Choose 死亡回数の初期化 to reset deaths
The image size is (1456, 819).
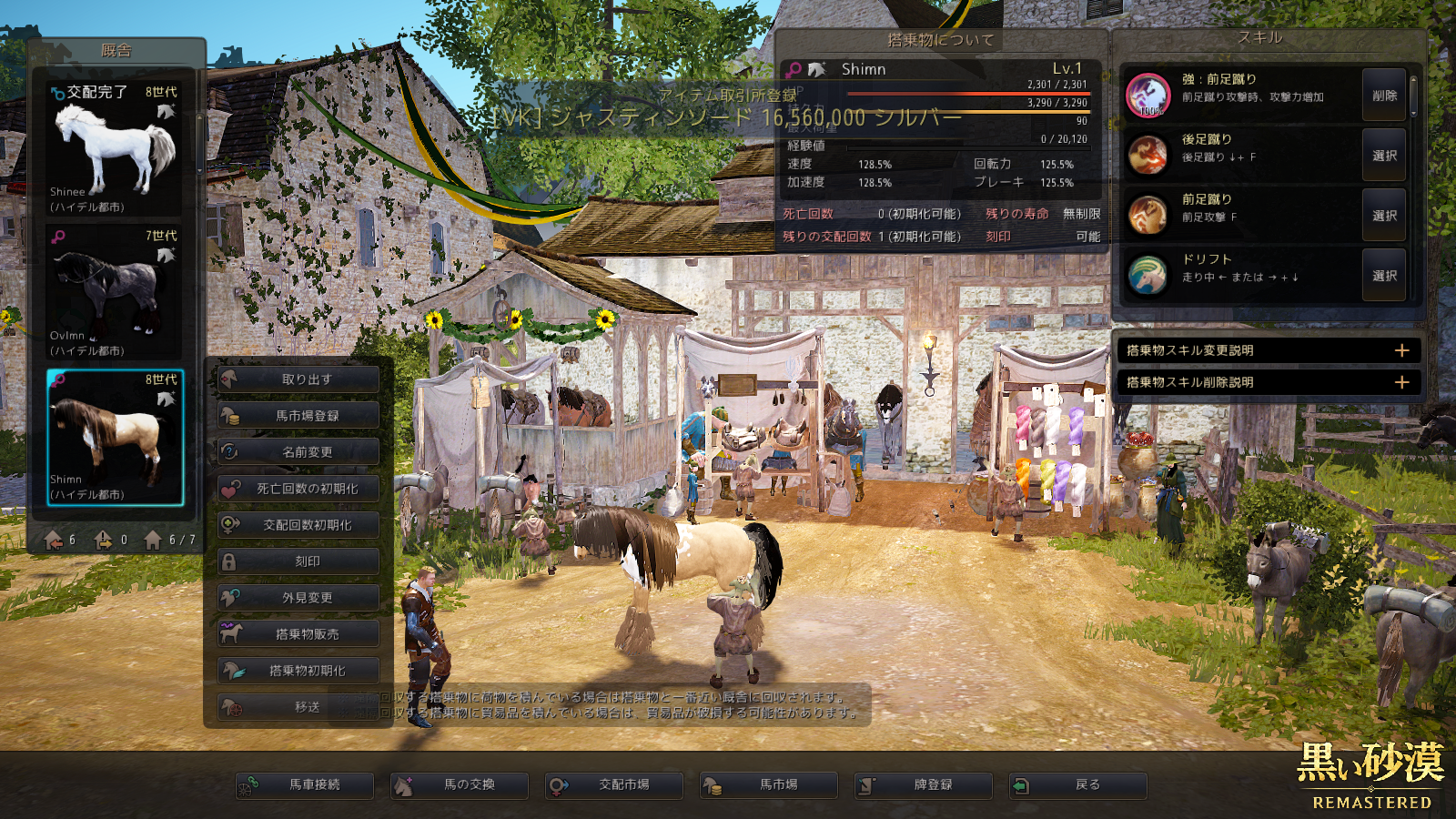tap(298, 489)
